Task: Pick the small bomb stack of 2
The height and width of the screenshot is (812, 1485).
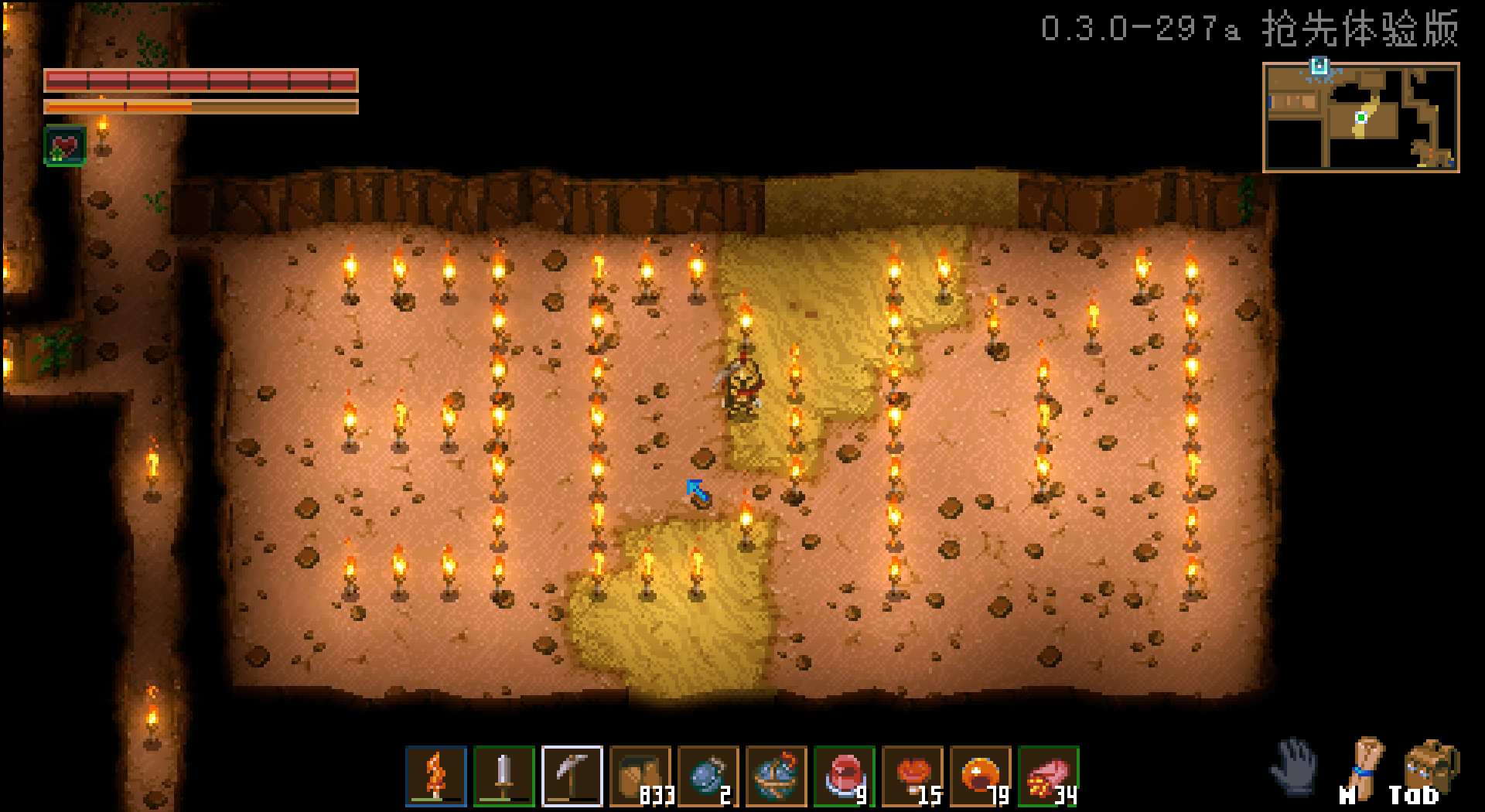Action: point(708,776)
